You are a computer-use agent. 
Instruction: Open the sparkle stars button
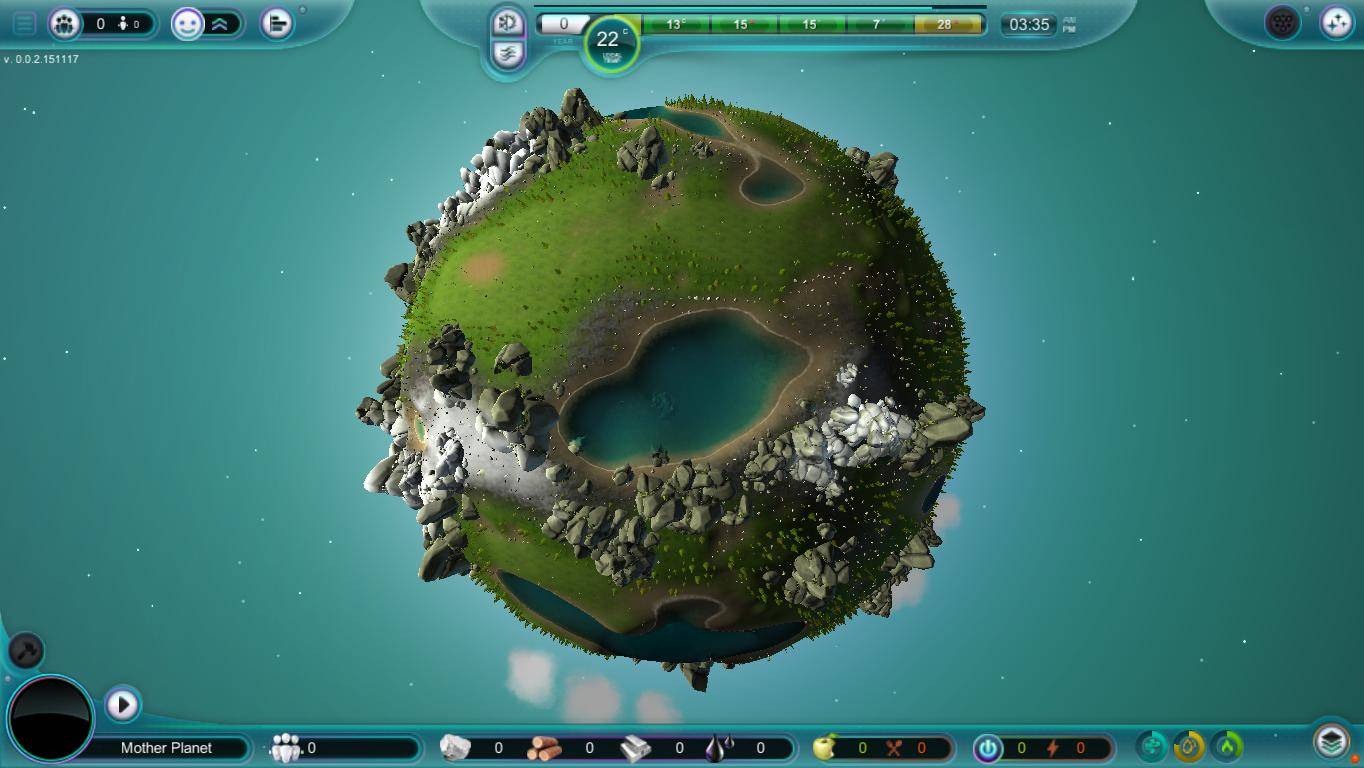pyautogui.click(x=1336, y=22)
